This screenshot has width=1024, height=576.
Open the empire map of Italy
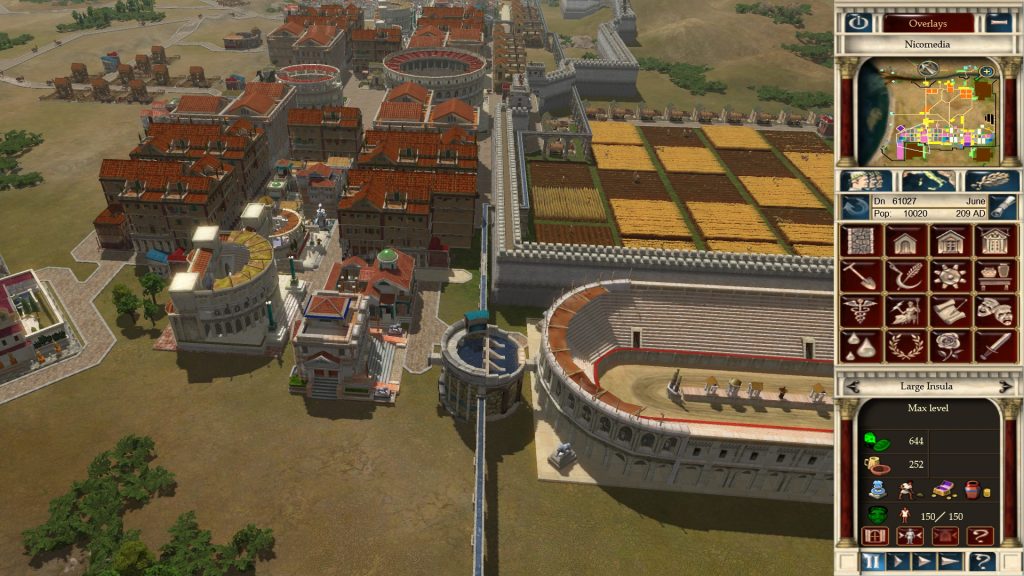(928, 181)
